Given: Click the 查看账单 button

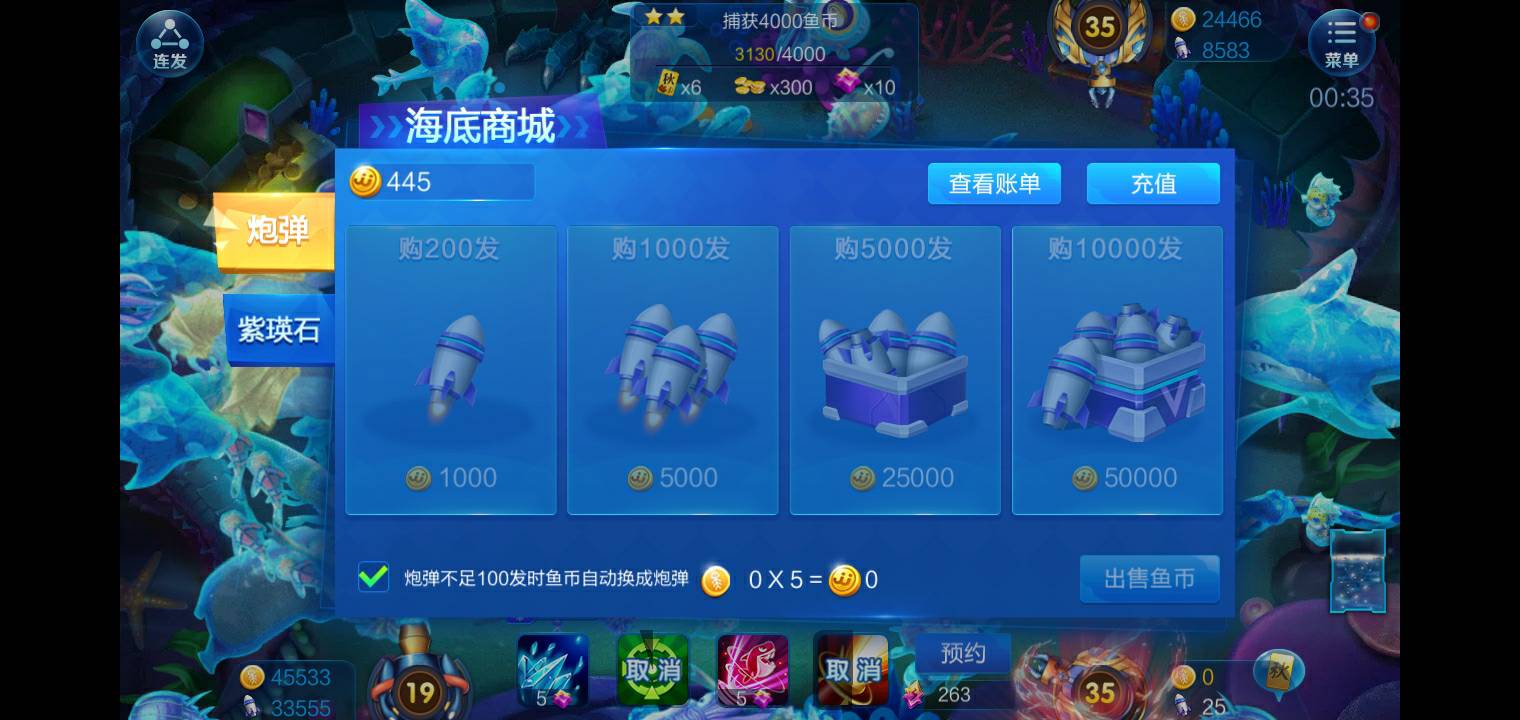Looking at the screenshot, I should (994, 183).
